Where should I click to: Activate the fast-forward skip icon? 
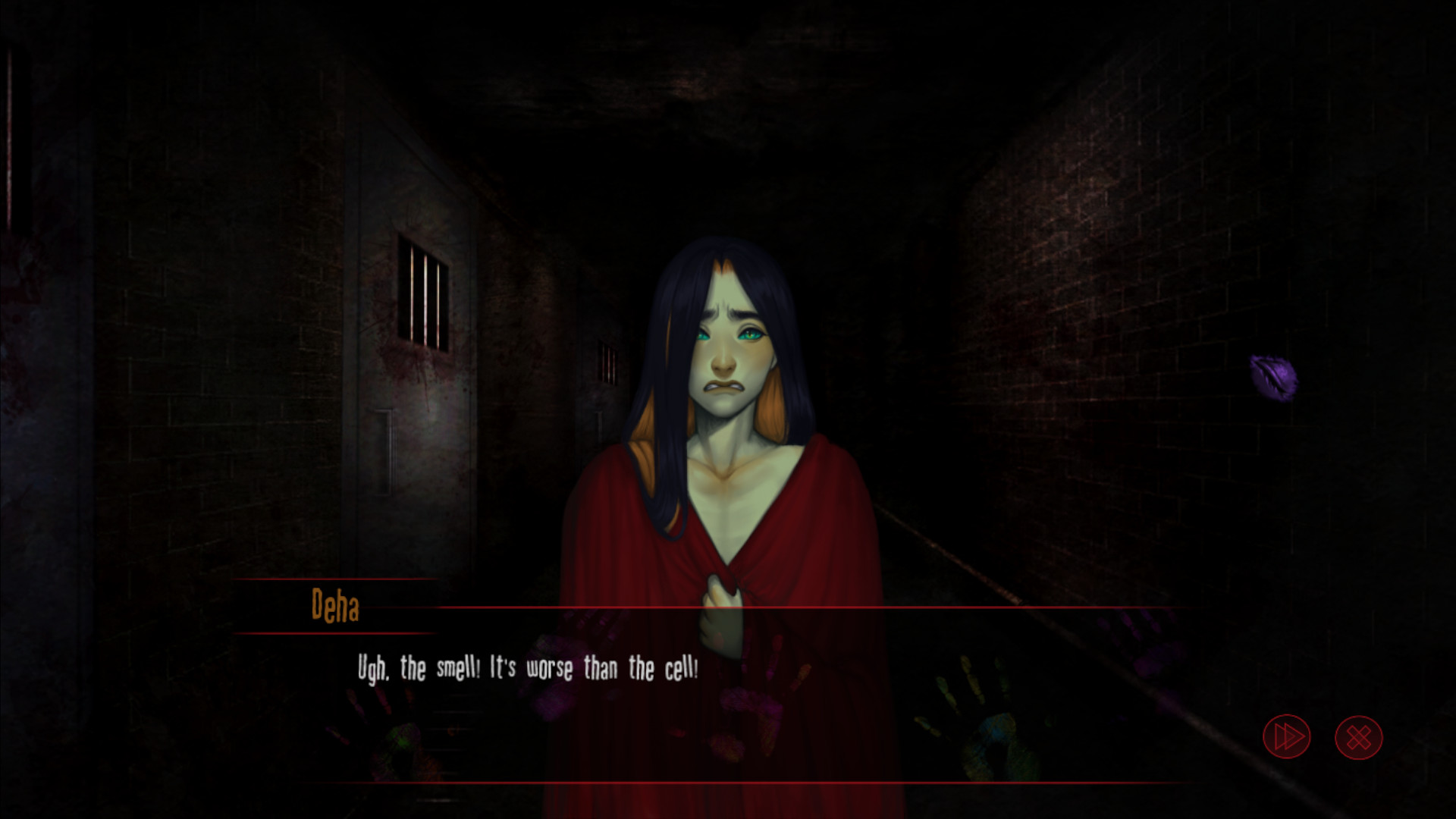(x=1287, y=736)
